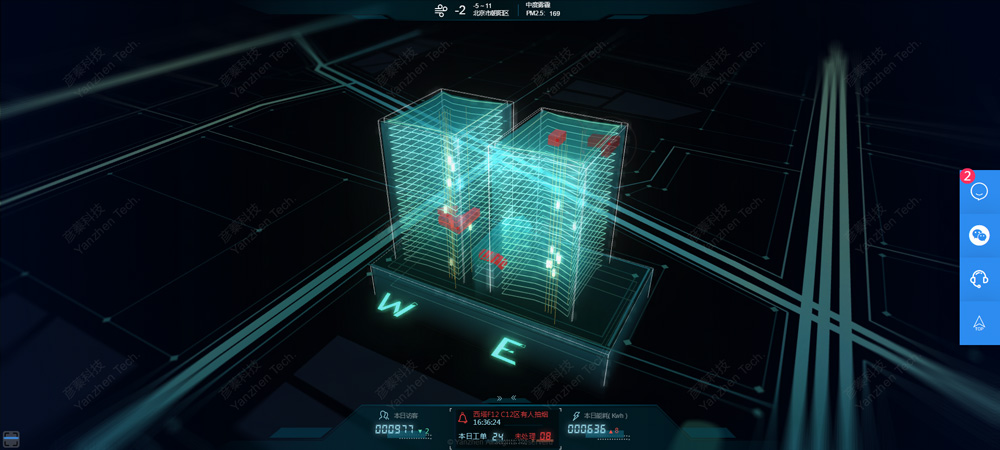Viewport: 1000px width, 450px height.
Task: Select the 本日能耗 energy consumption panel
Action: [x=598, y=423]
